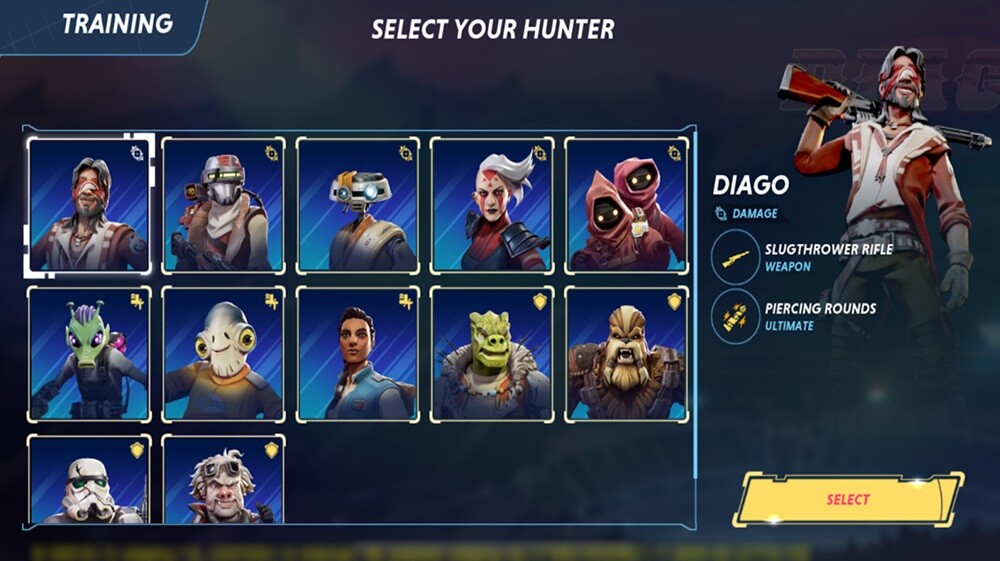Select the helmeted bounty hunter with scarf
Viewport: 1000px width, 561px height.
(x=223, y=206)
